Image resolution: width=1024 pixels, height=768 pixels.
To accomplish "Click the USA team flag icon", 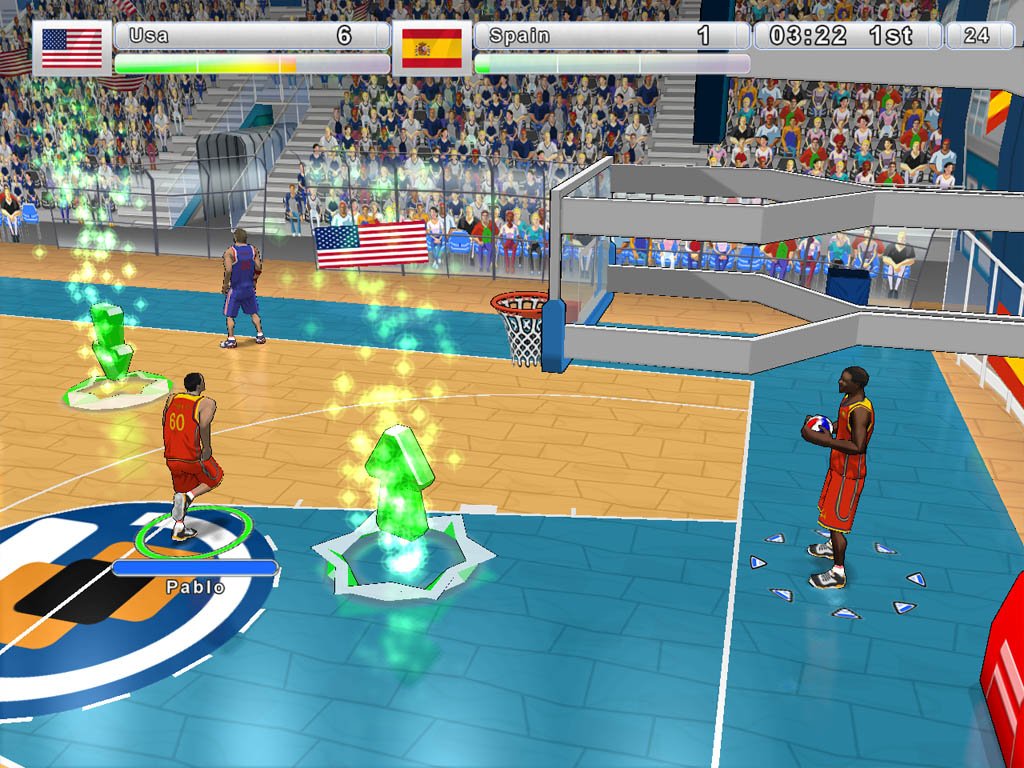I will coord(72,48).
